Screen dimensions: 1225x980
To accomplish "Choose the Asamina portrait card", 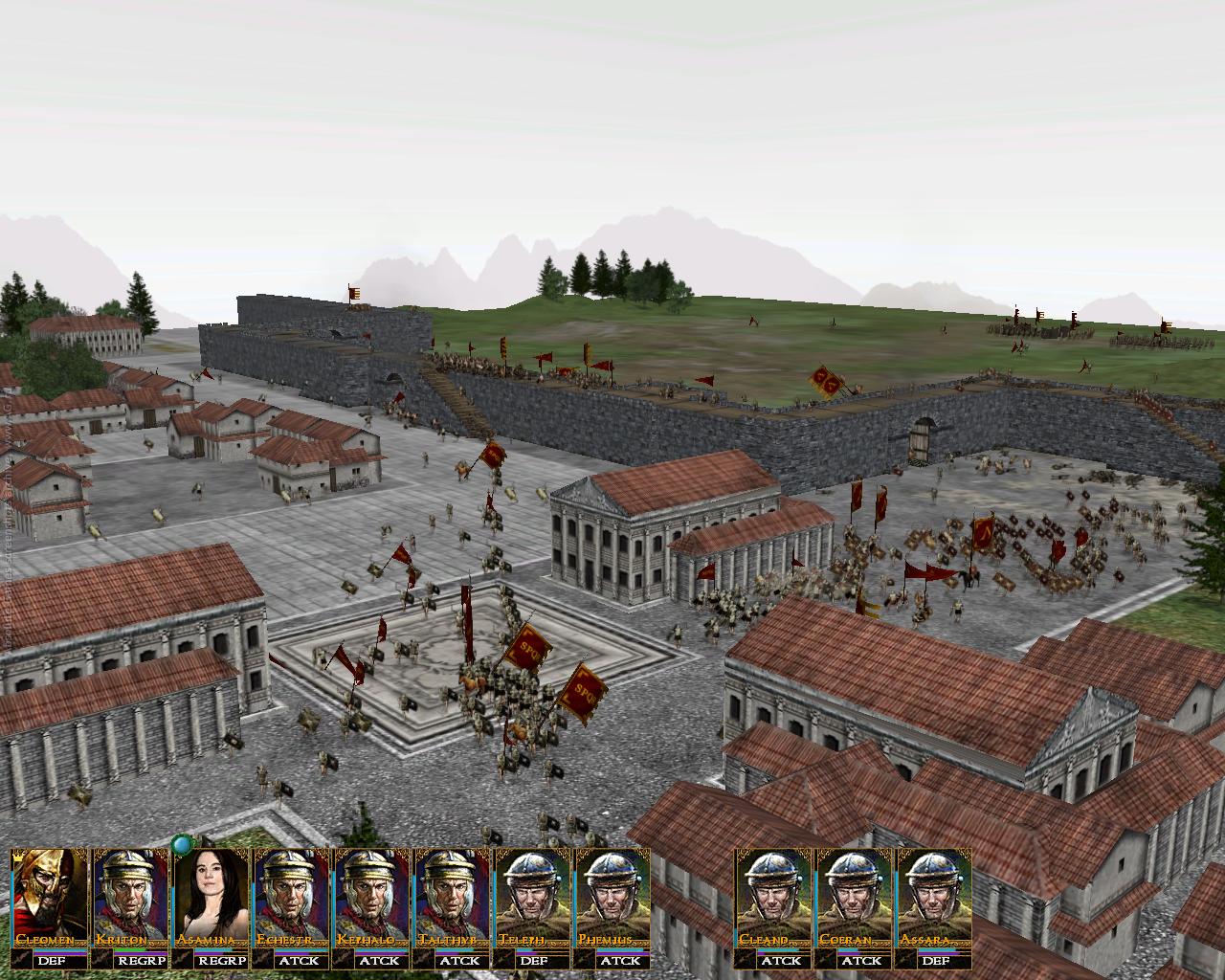I will pyautogui.click(x=210, y=895).
